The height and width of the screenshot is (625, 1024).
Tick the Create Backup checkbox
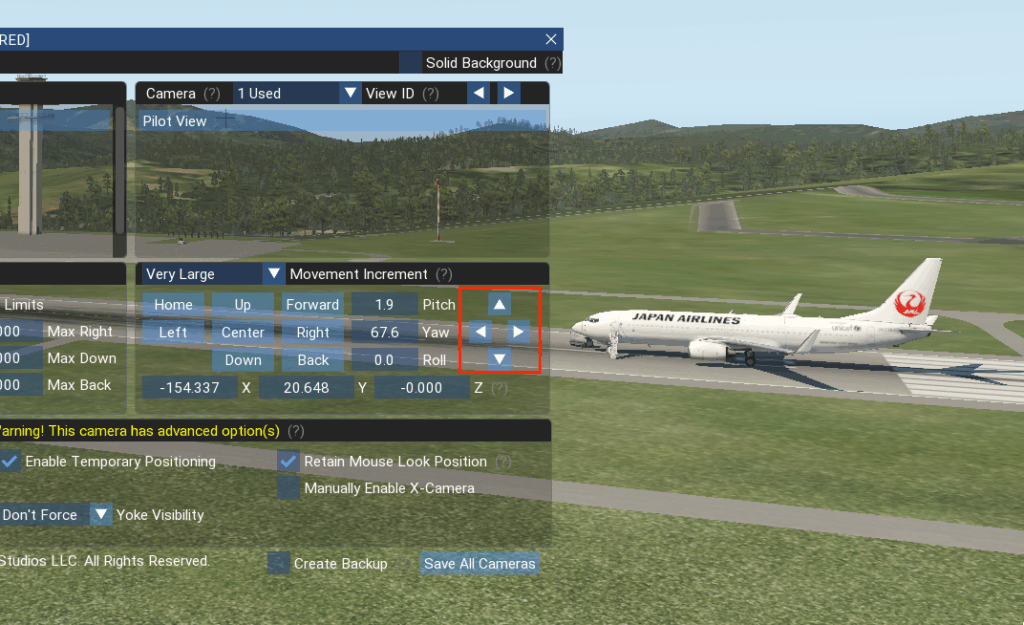tap(278, 563)
